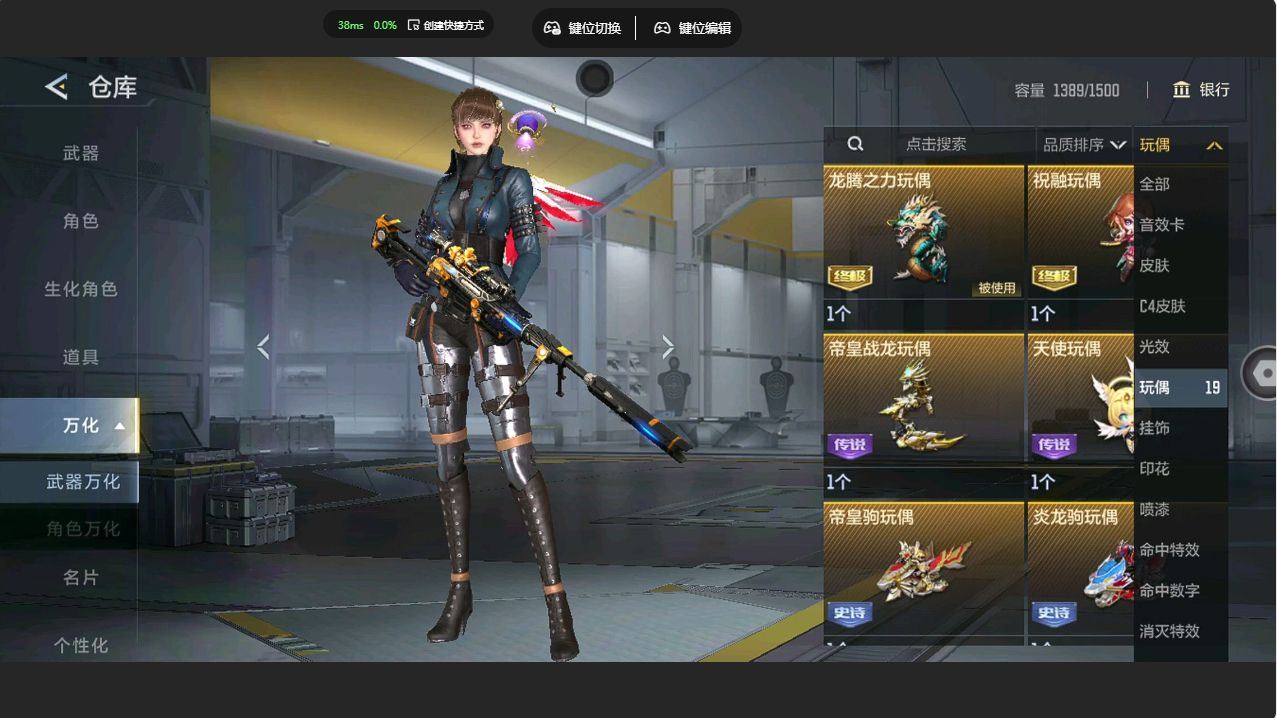Filter by 音效卡

[x=1162, y=225]
